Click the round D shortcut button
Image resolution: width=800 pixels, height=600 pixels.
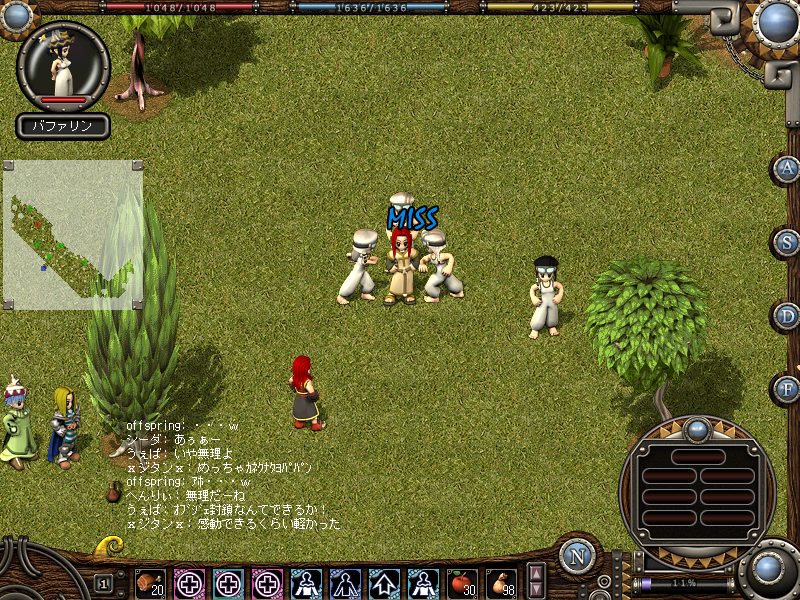point(788,316)
